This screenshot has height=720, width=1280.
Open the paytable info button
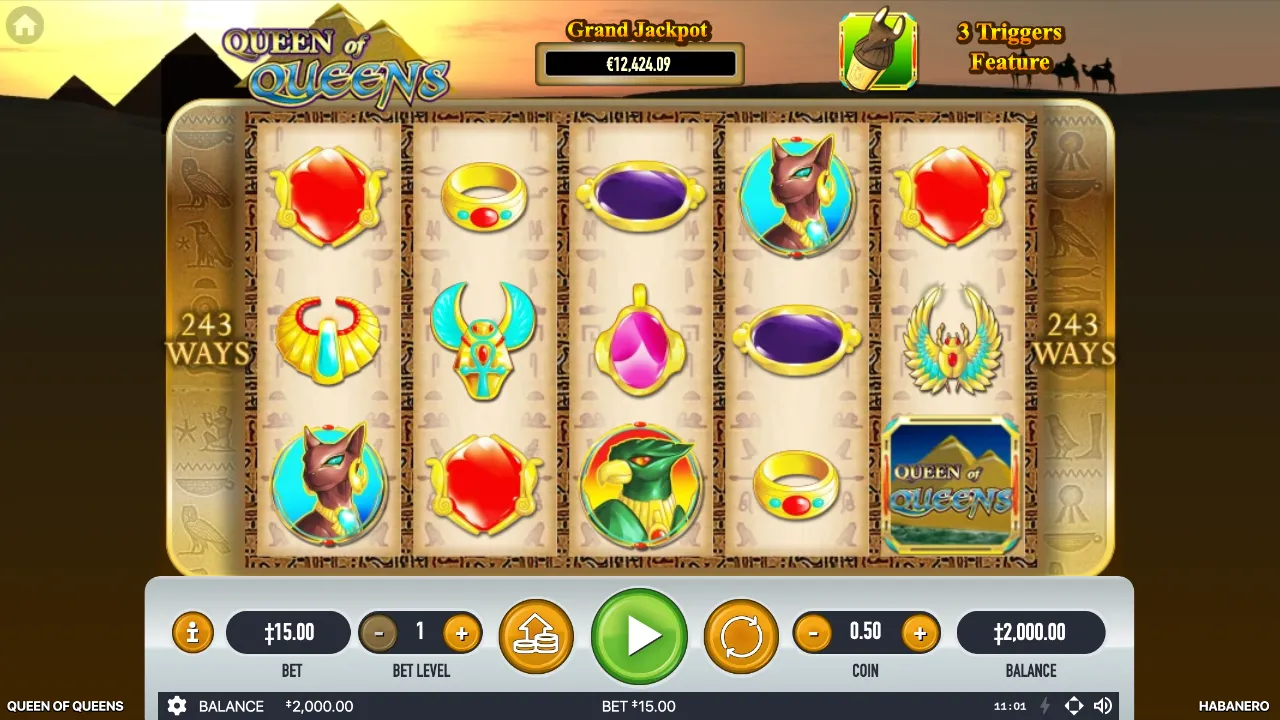(x=192, y=633)
